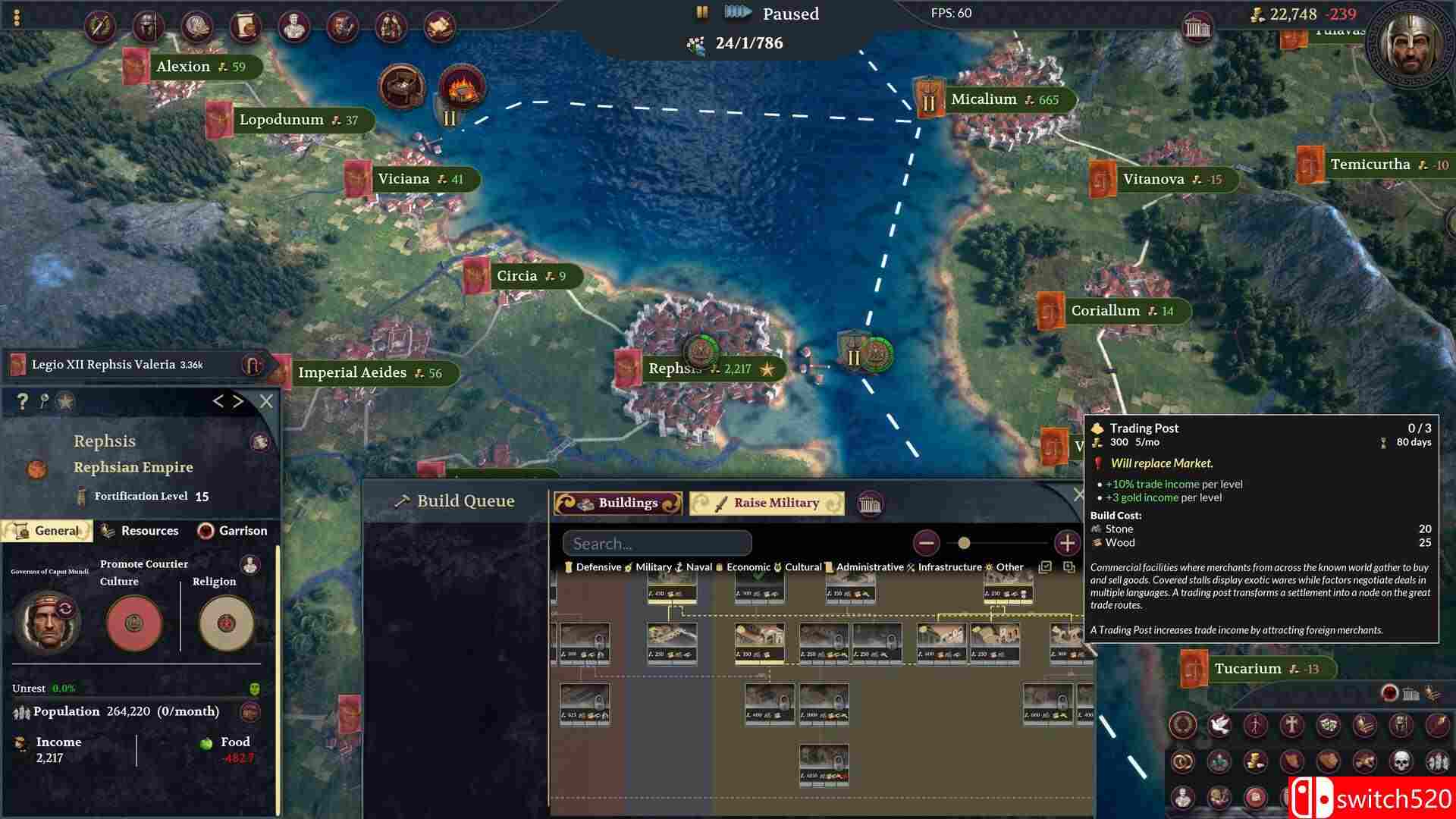Open the Raise Military tab in the build menu
The height and width of the screenshot is (819, 1456).
(x=767, y=502)
